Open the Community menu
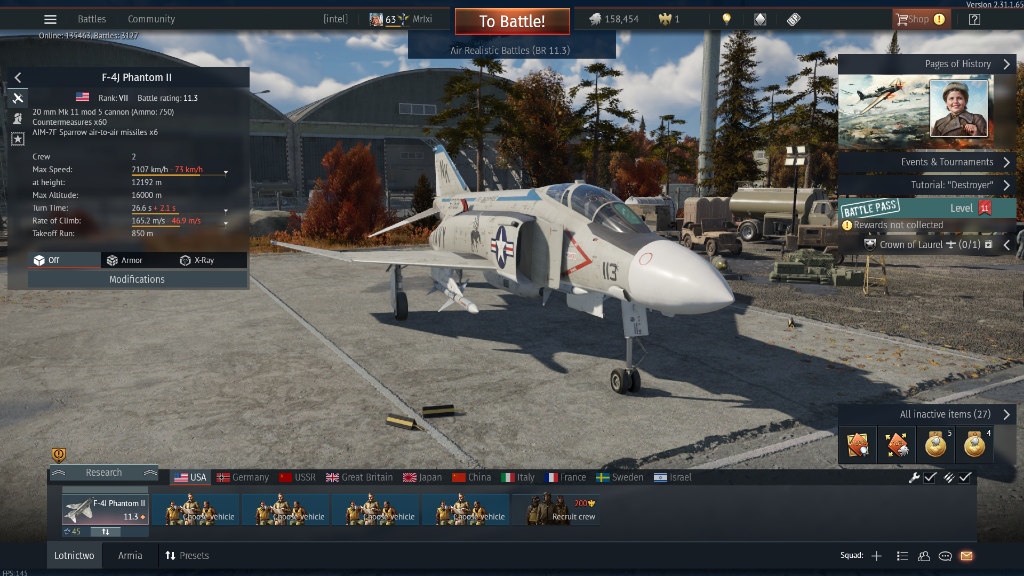The image size is (1024, 576). pos(151,19)
